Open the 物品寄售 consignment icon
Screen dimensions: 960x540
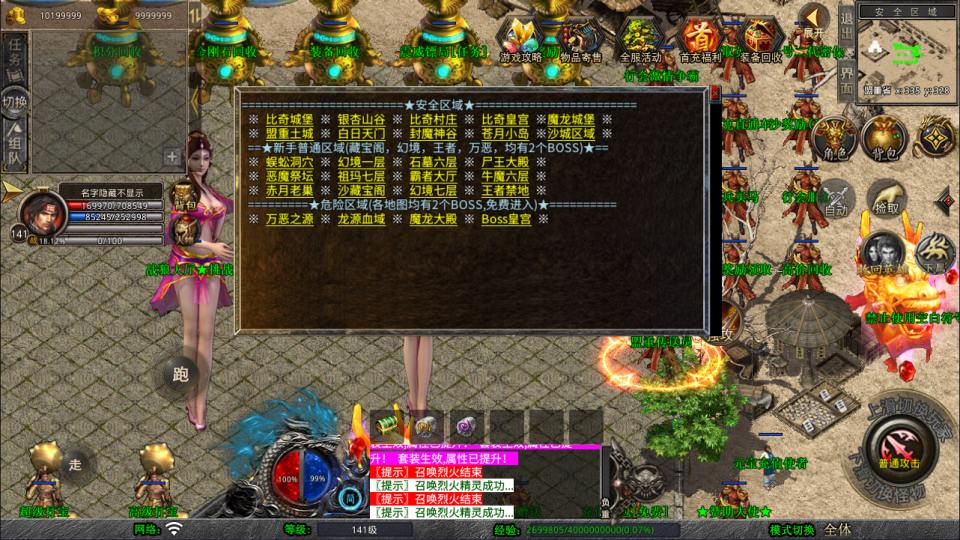[580, 41]
